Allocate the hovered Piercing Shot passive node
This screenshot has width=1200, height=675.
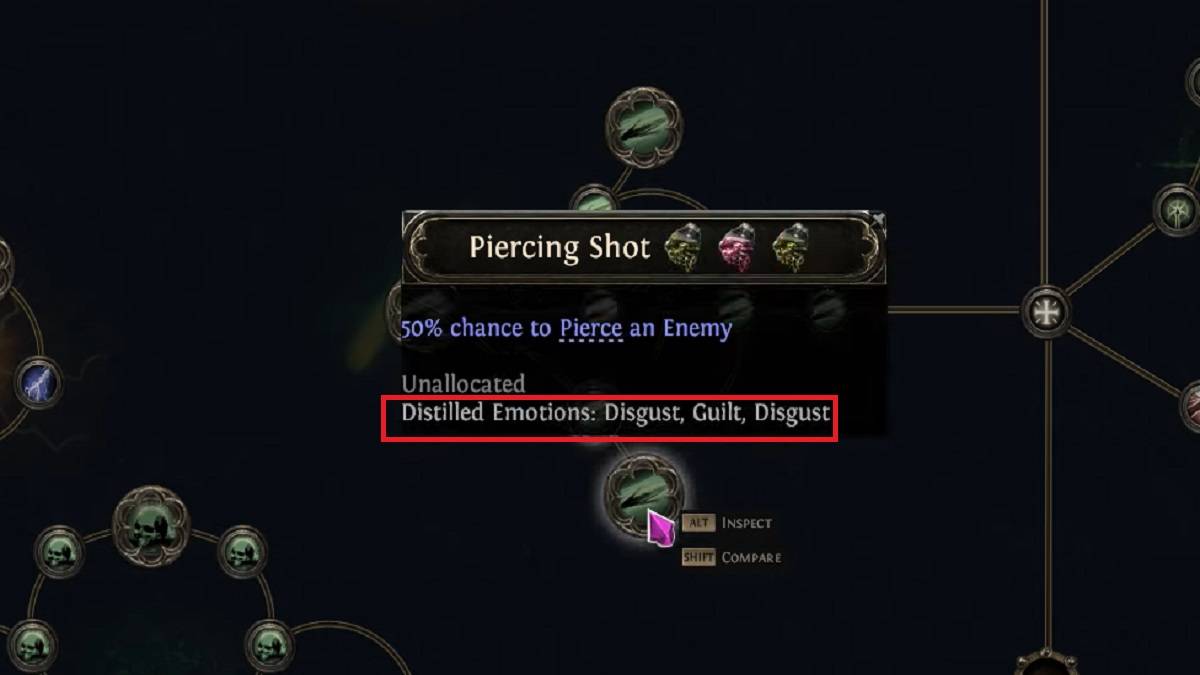pos(643,492)
